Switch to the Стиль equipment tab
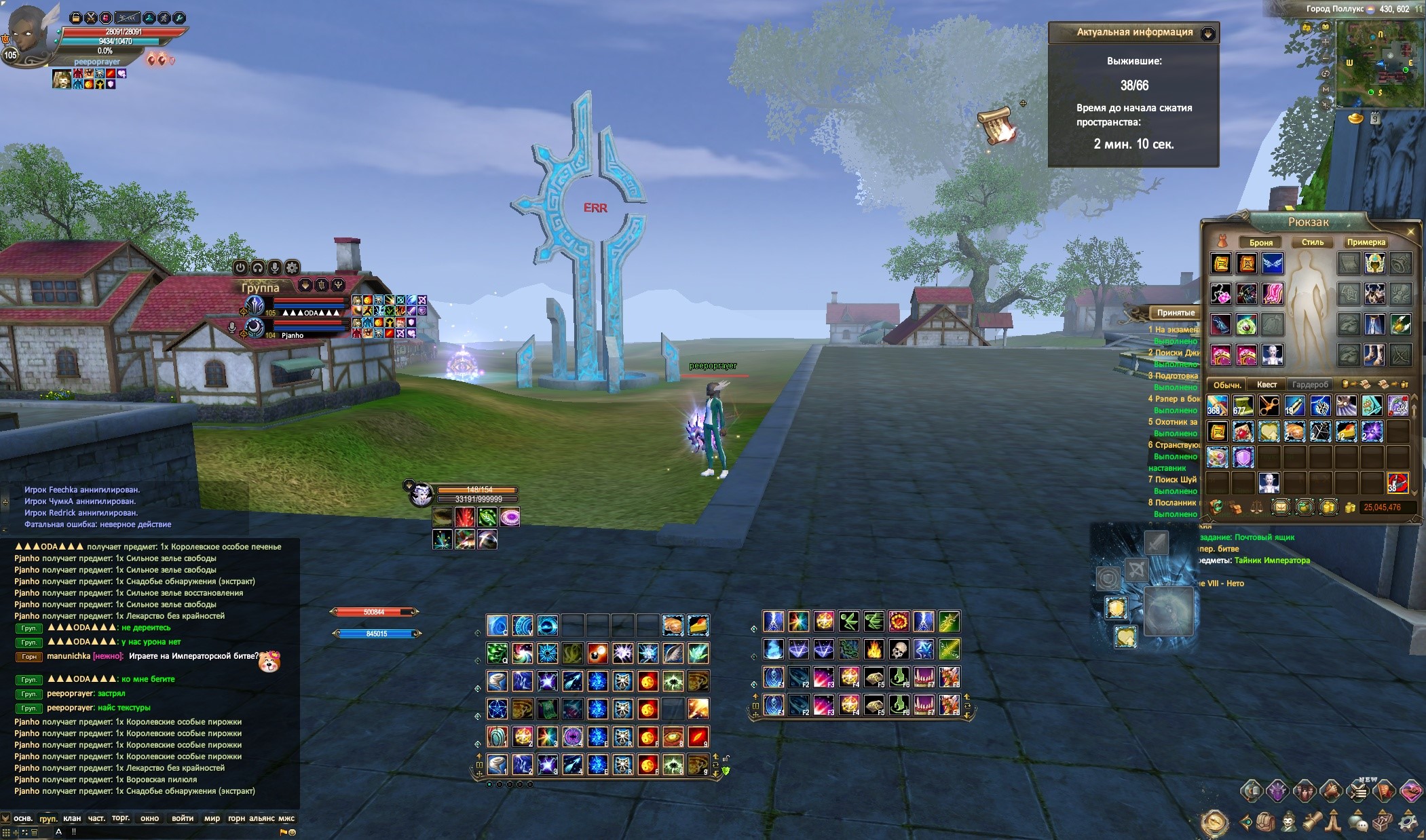Screen dimensions: 1426x840 point(1312,242)
